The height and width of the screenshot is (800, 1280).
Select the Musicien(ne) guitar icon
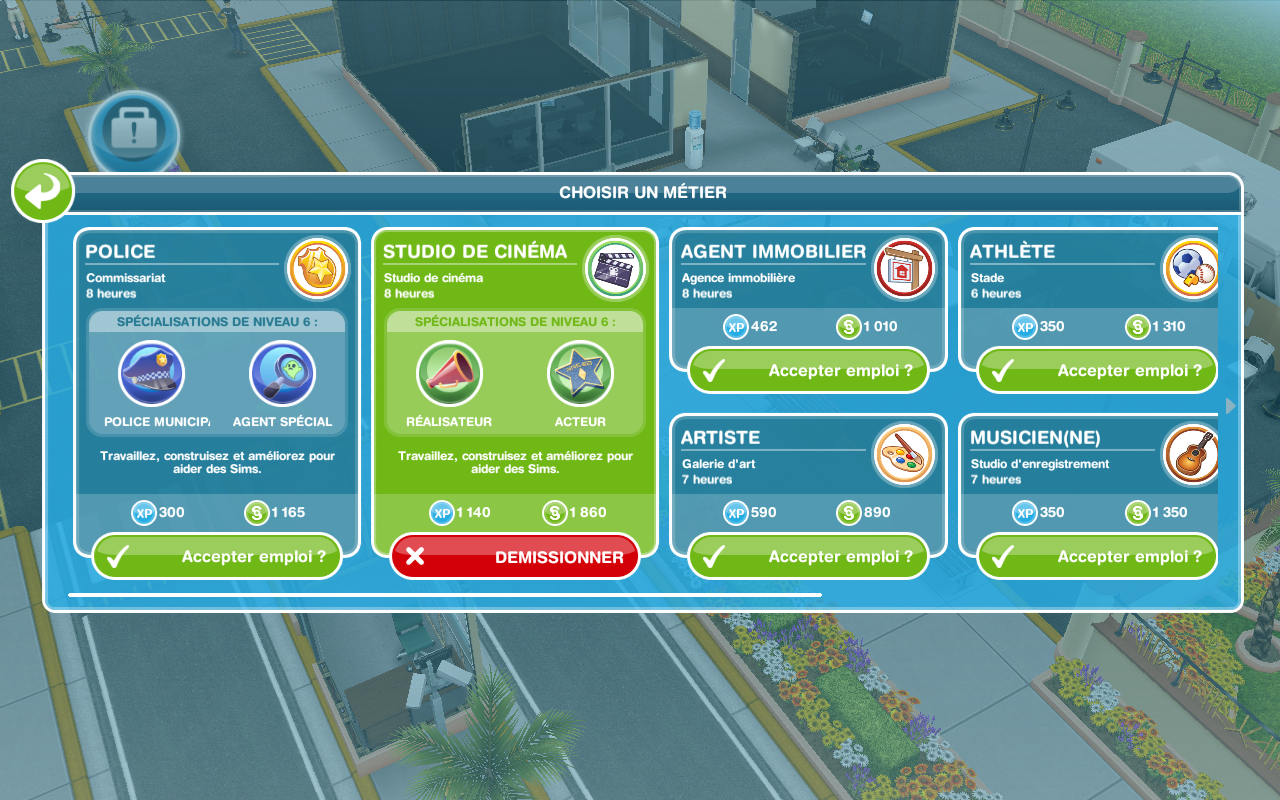click(1192, 455)
